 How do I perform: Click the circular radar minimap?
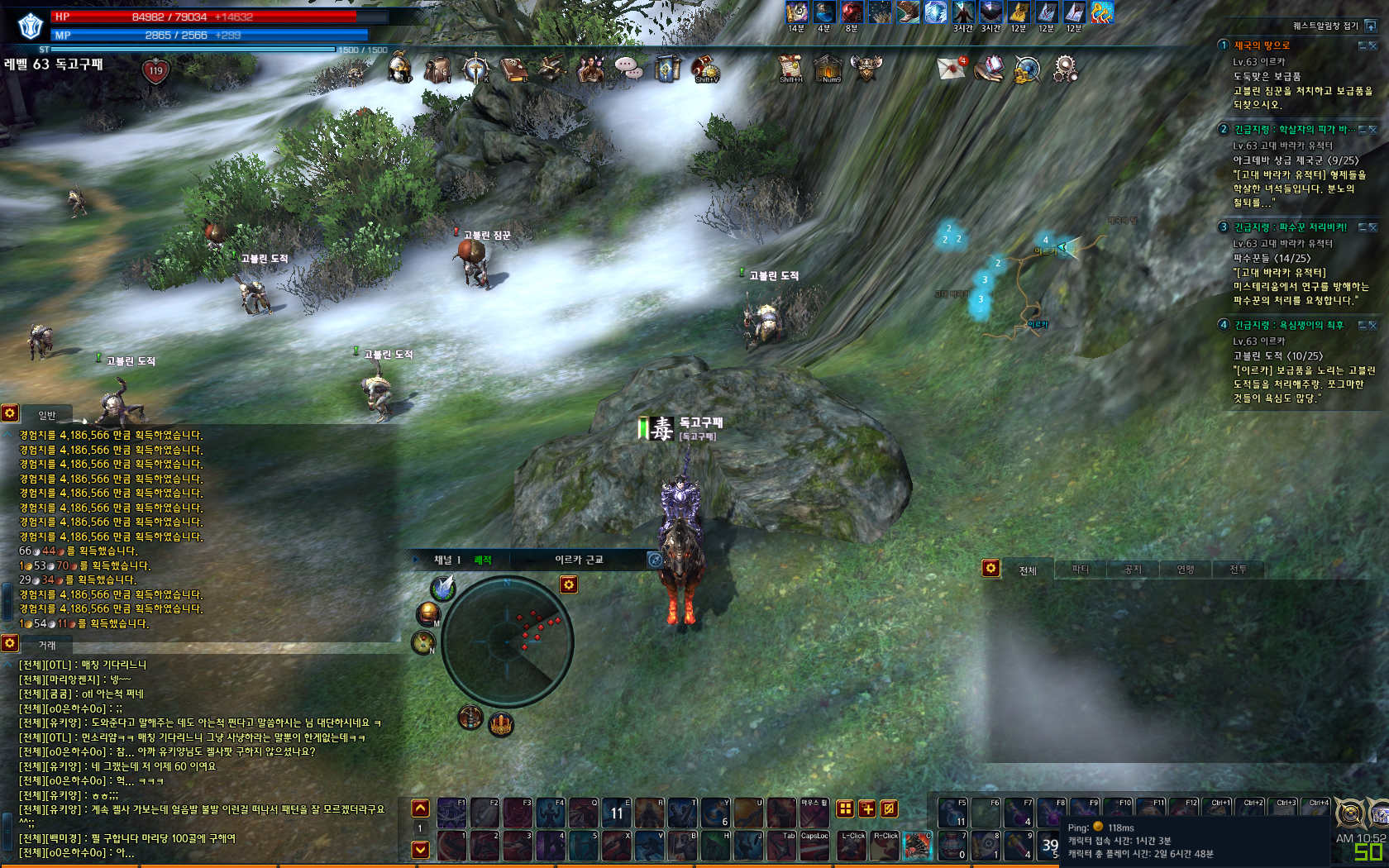[x=507, y=641]
